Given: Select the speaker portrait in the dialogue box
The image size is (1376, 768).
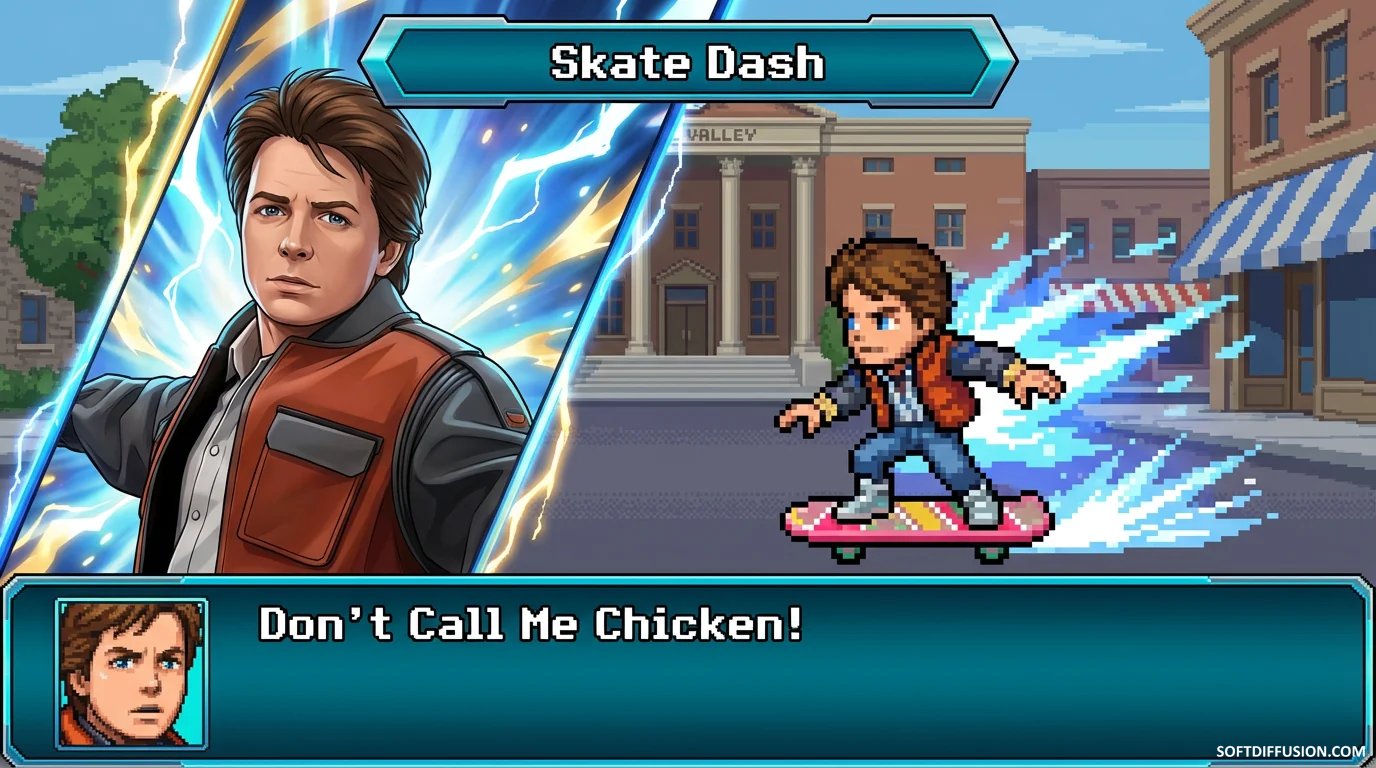Looking at the screenshot, I should click(131, 673).
